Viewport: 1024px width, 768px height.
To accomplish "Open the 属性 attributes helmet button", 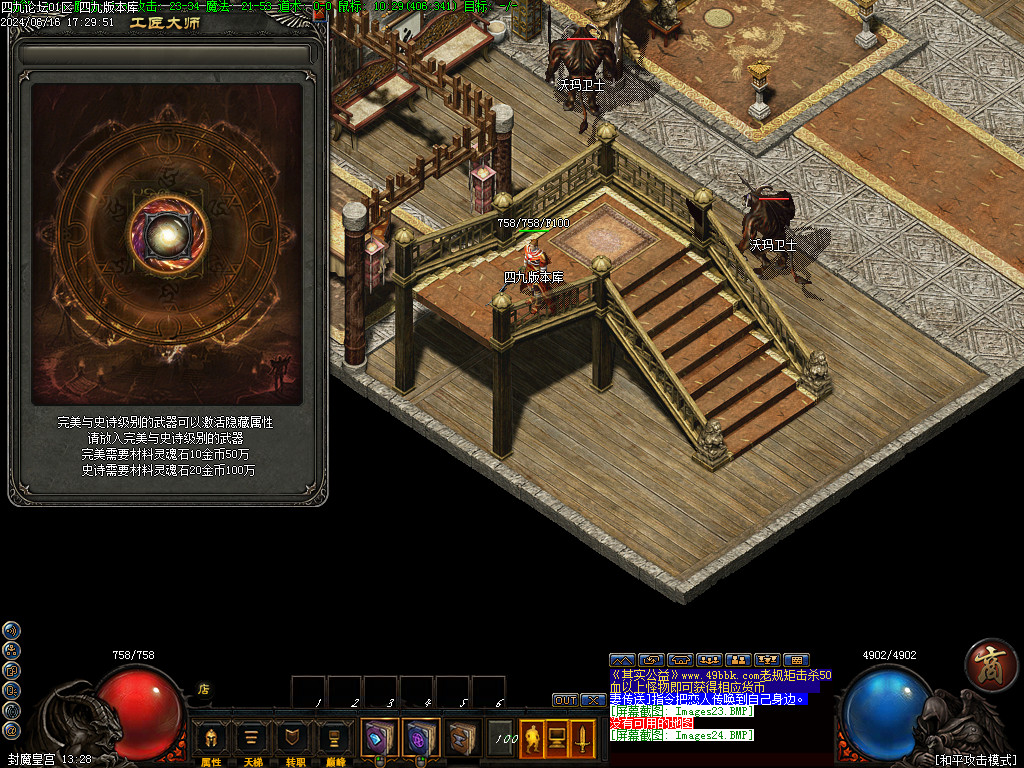I will coord(211,739).
